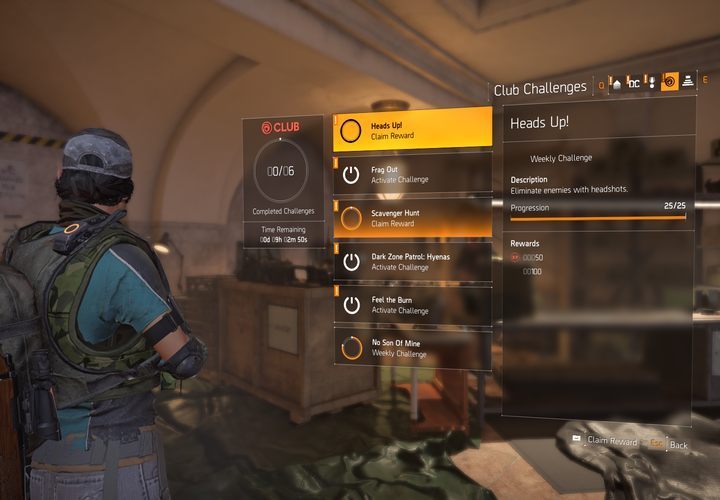Click Claim Reward at the bottom
Image resolution: width=720 pixels, height=500 pixels.
611,441
